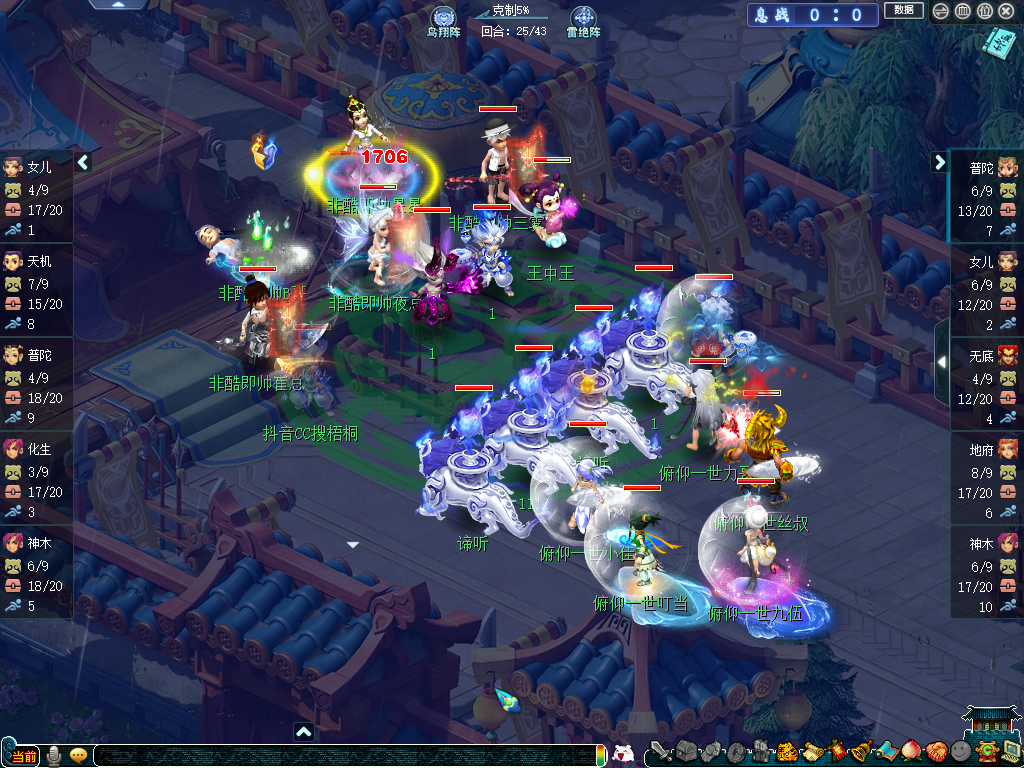Viewport: 1024px width, 768px height.
Task: Collapse the right team panel with its arrow
Action: pyautogui.click(x=940, y=161)
